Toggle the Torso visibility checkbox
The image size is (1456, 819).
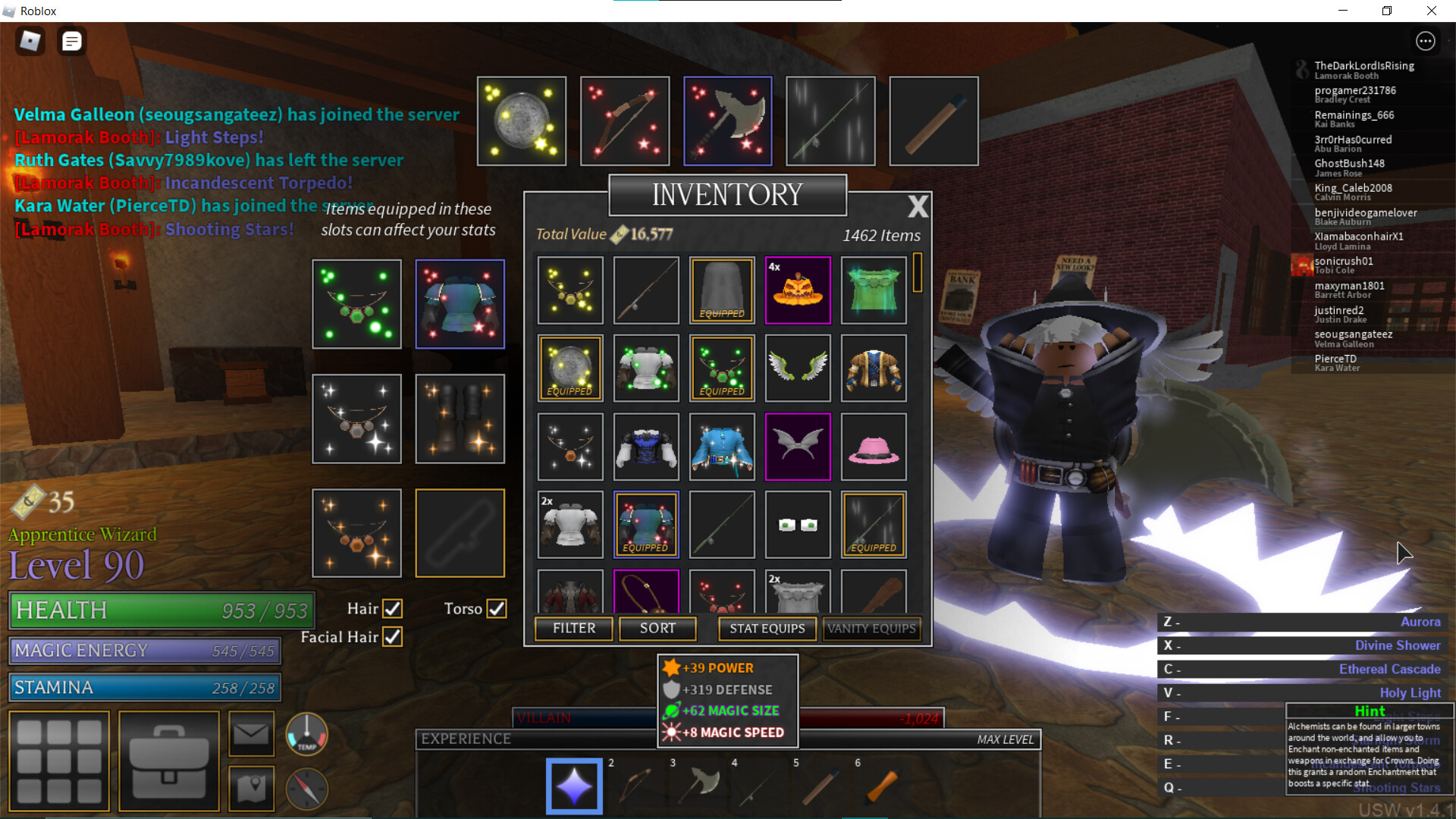[497, 609]
